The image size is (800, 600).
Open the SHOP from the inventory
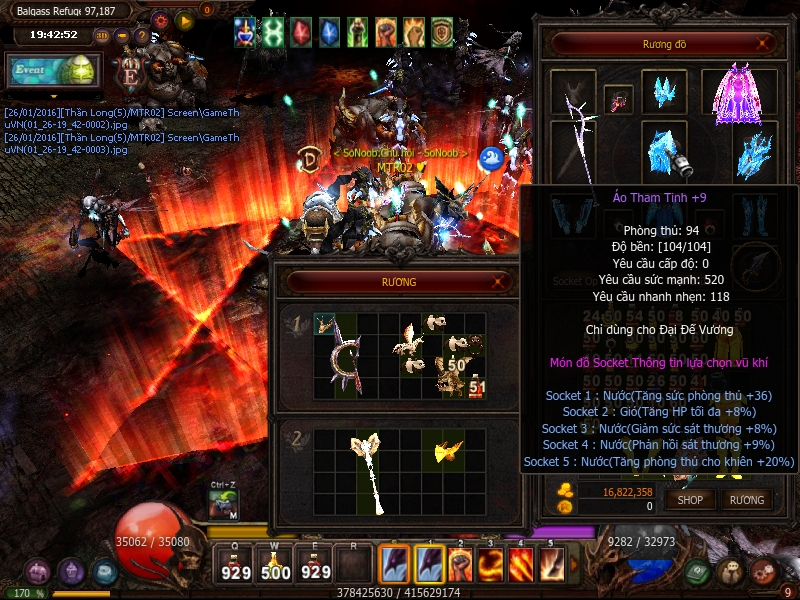690,499
